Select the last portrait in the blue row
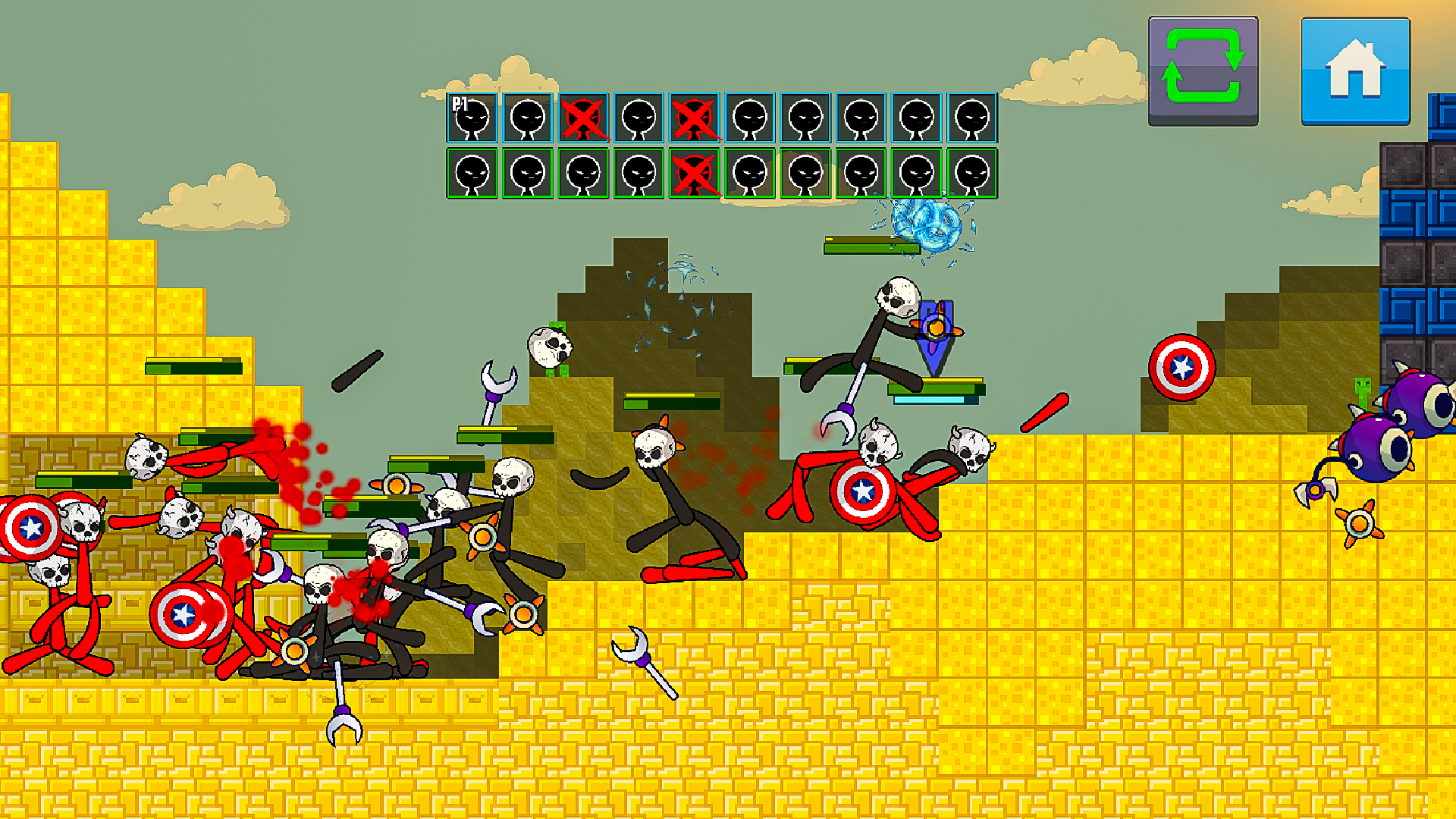1456x819 pixels. (974, 119)
